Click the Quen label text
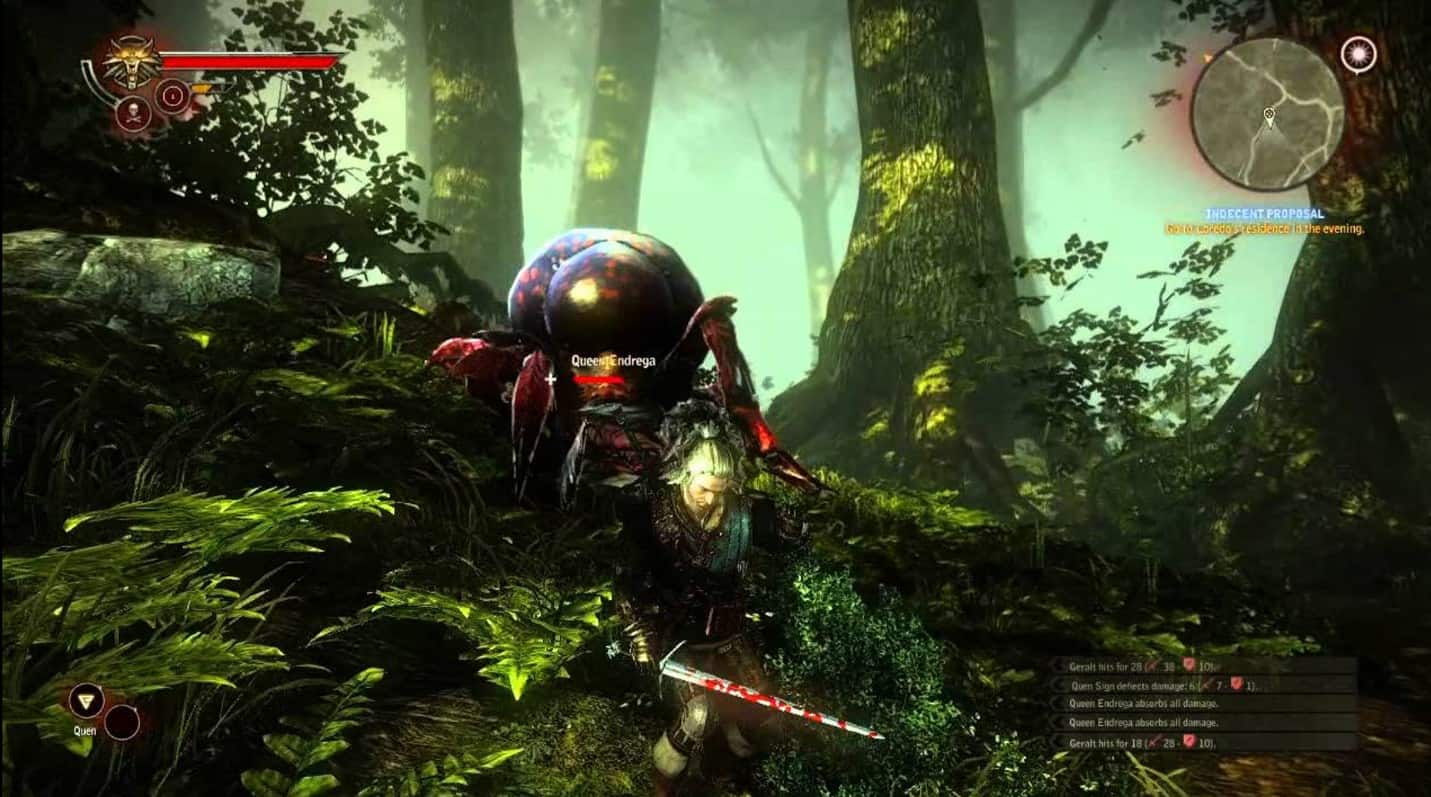Screen dimensions: 1431x797 (84, 731)
